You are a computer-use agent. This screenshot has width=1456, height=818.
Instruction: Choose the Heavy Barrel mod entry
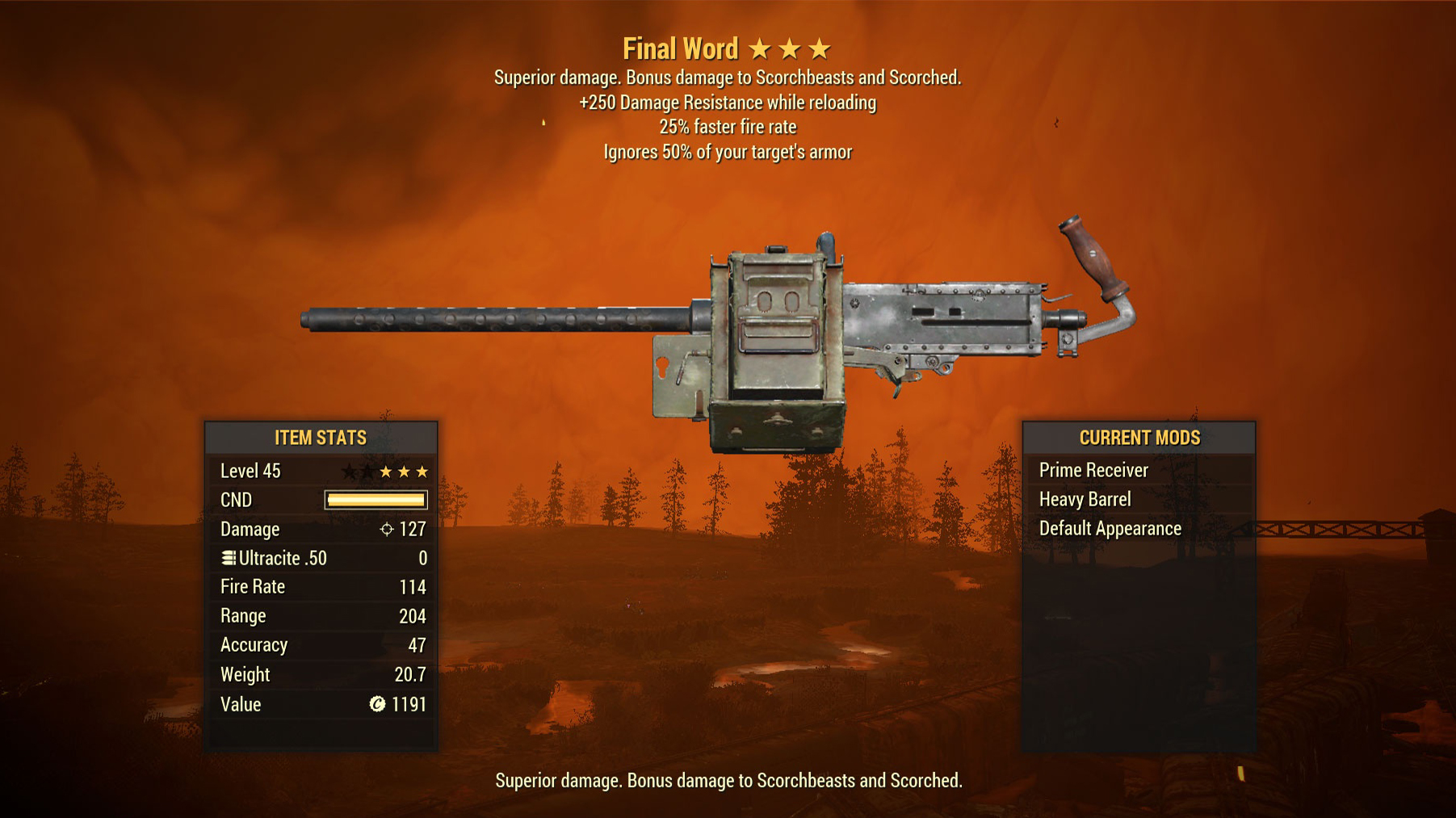tap(1085, 499)
